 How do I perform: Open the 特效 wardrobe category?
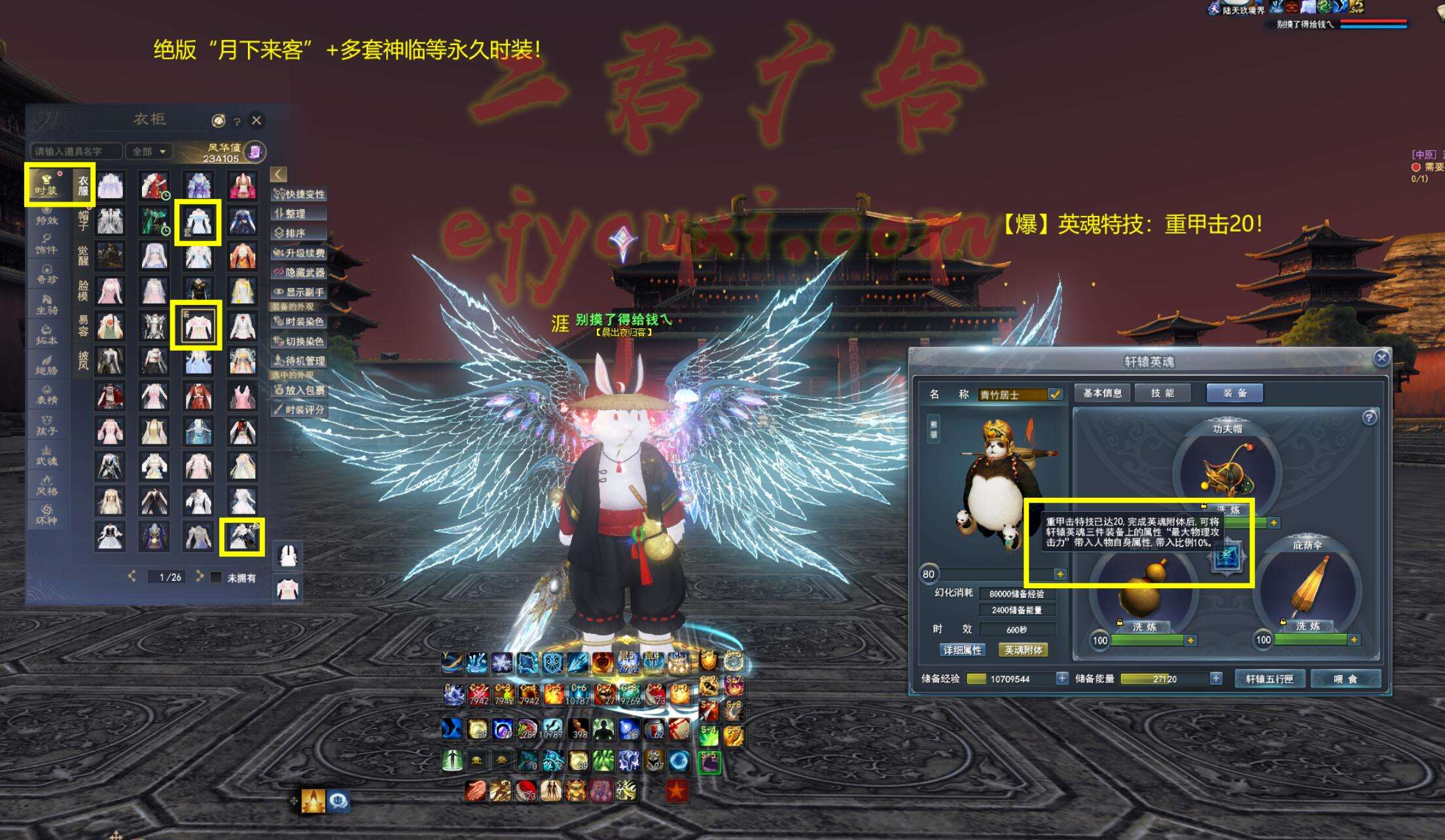click(x=46, y=216)
